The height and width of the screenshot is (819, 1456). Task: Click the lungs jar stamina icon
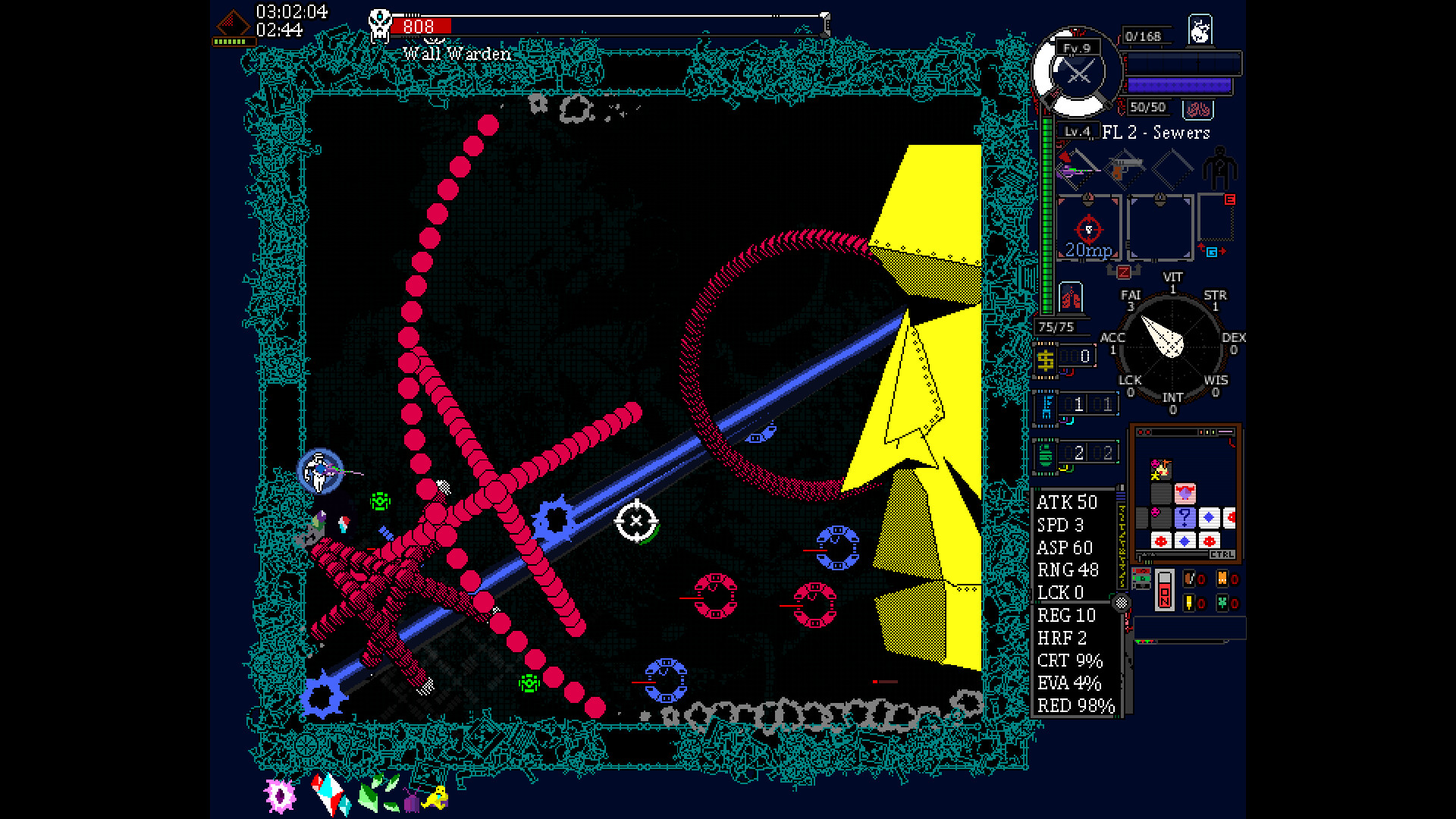(1072, 297)
